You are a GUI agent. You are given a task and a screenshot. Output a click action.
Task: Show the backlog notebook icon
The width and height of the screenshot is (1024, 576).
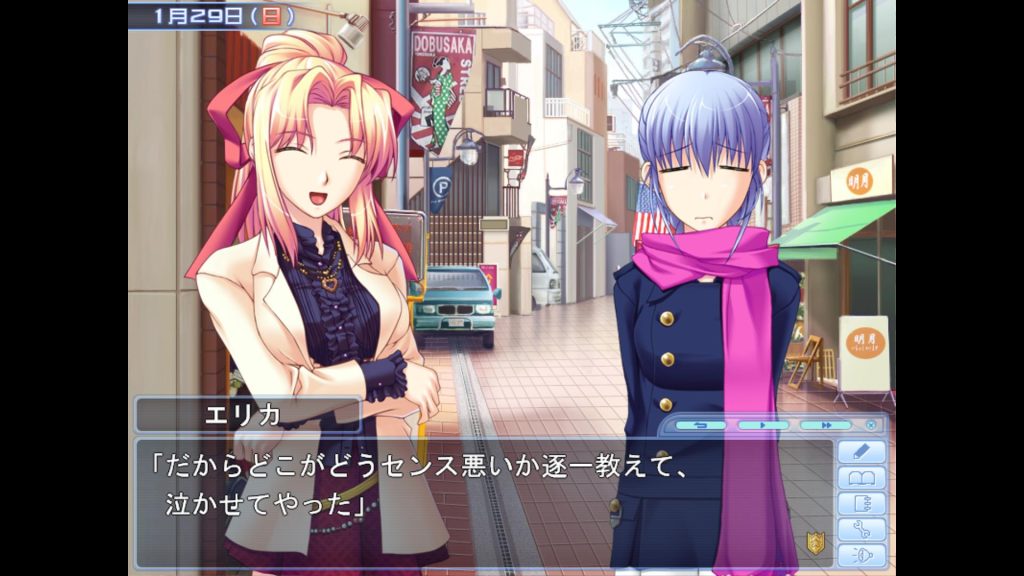861,504
